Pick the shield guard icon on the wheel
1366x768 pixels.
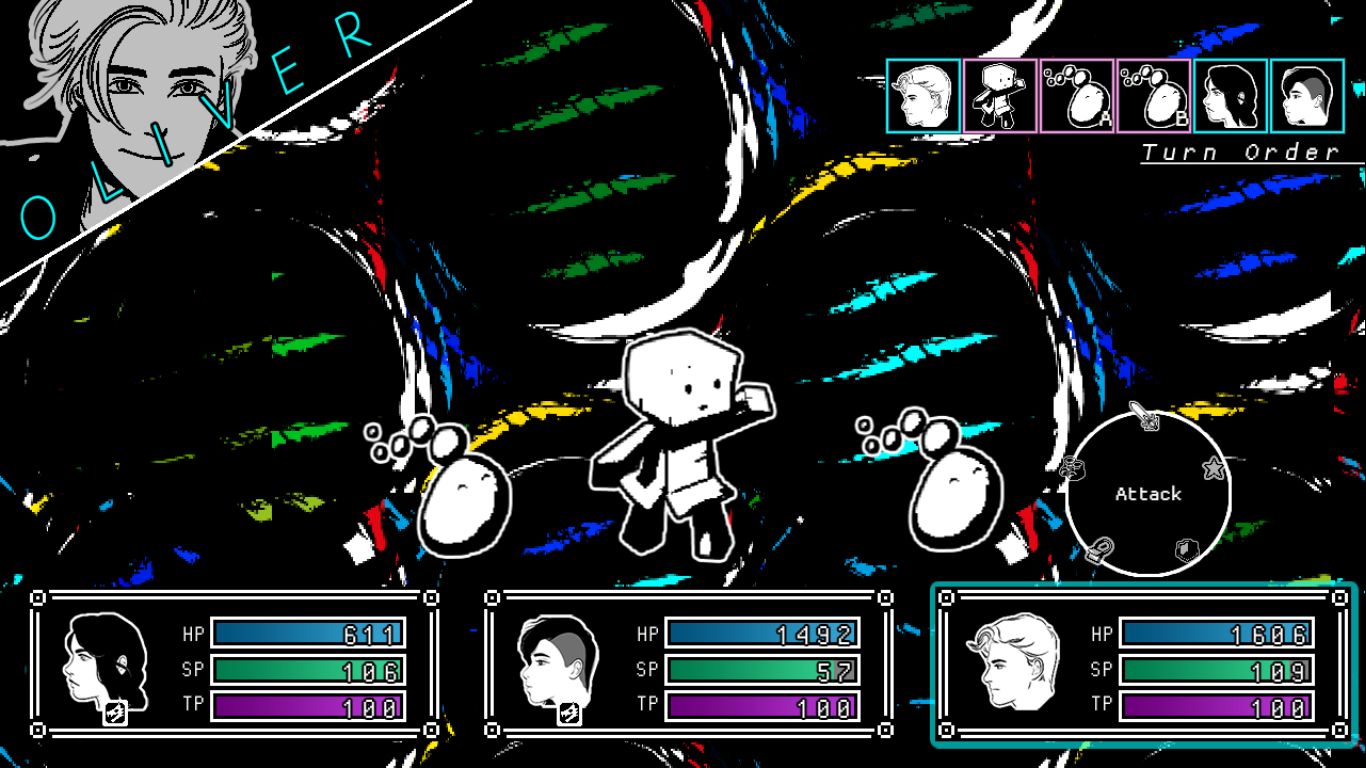(x=1186, y=549)
